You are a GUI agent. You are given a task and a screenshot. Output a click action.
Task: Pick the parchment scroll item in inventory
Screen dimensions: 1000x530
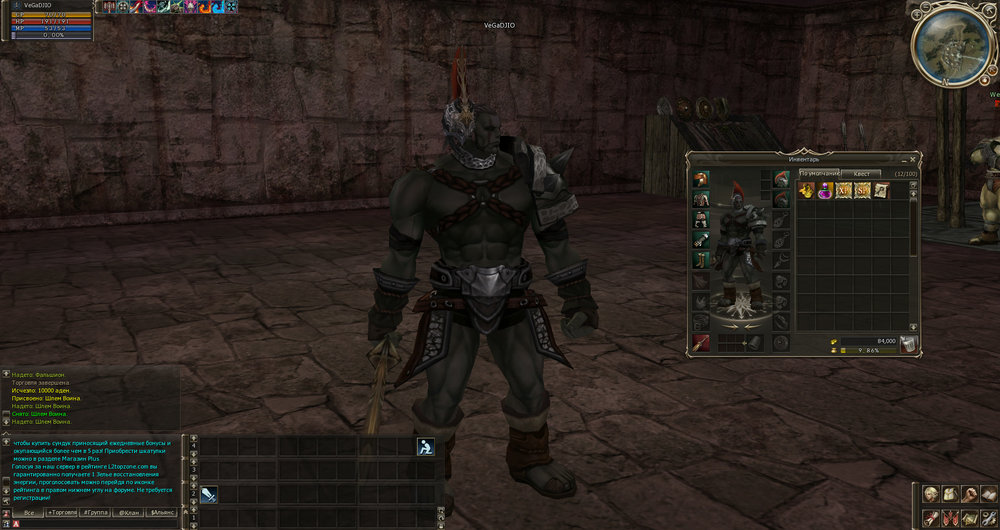point(881,190)
